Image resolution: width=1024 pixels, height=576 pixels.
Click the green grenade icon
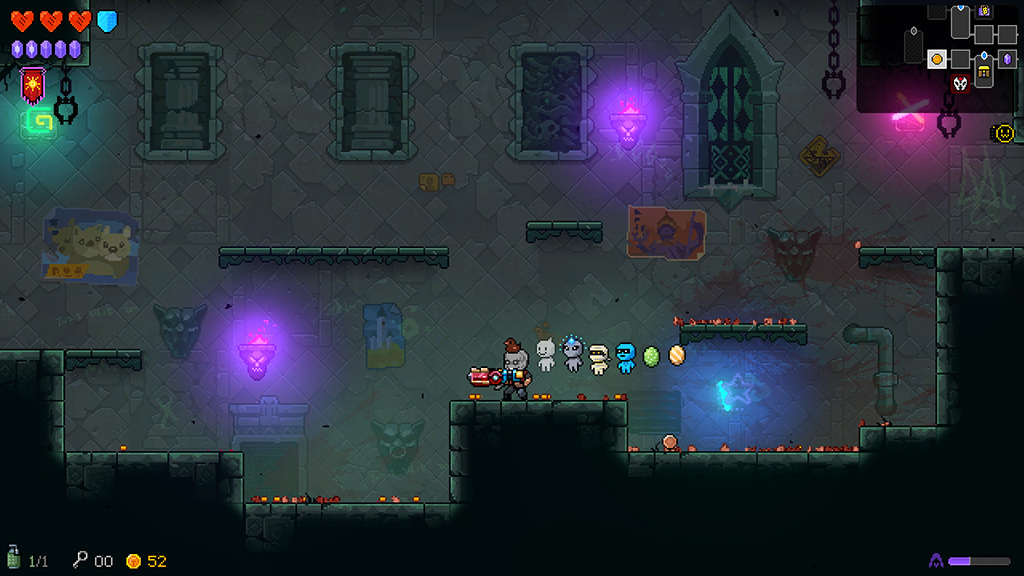coord(13,560)
